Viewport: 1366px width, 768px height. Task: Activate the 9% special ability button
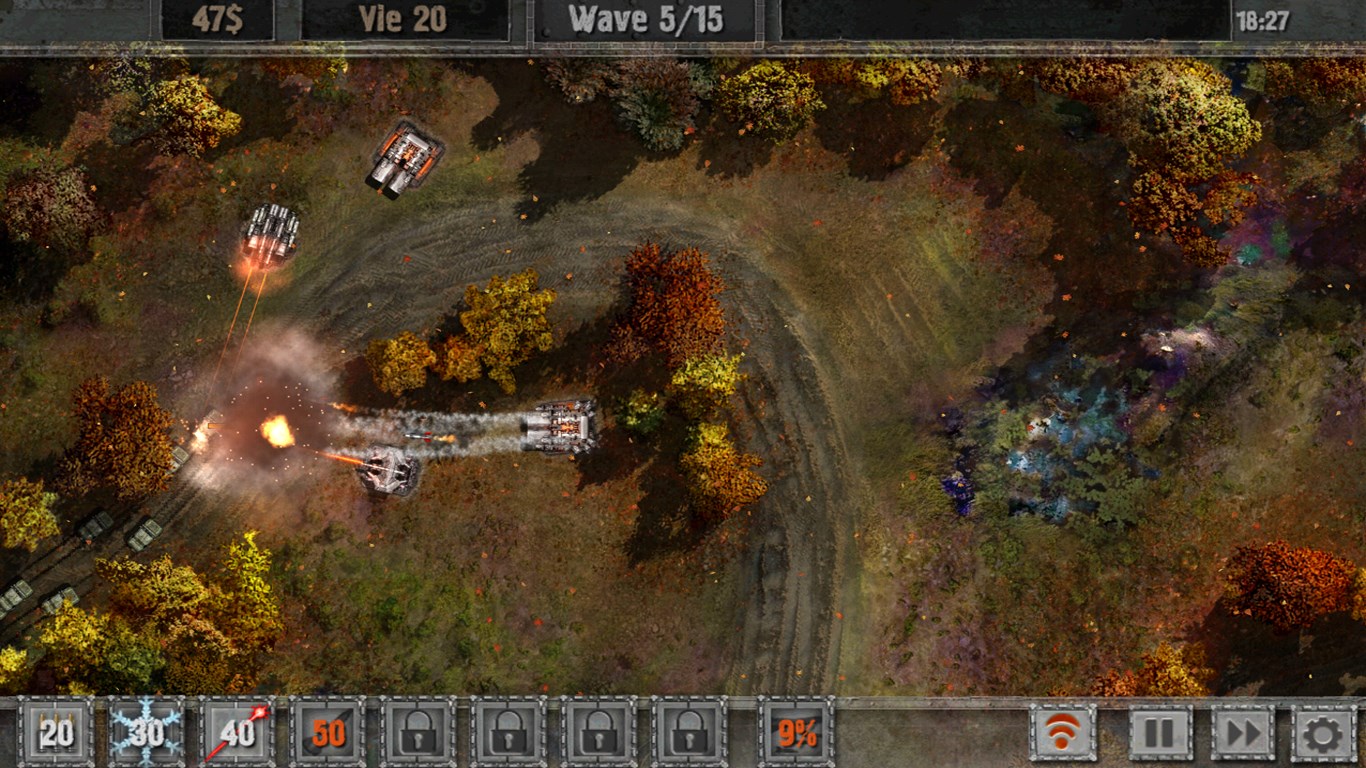click(x=796, y=733)
